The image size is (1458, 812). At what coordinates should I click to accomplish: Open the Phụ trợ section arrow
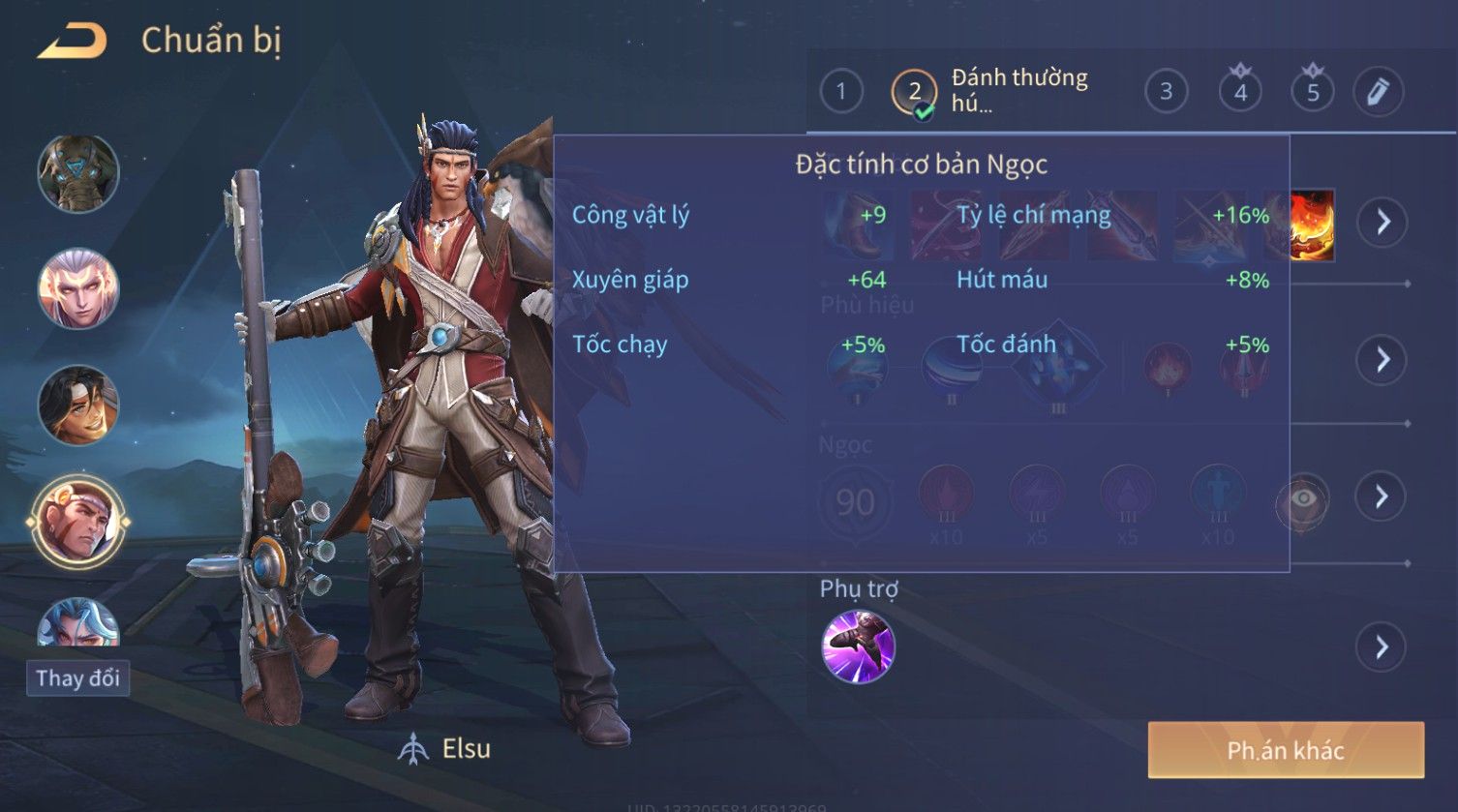pos(1382,647)
